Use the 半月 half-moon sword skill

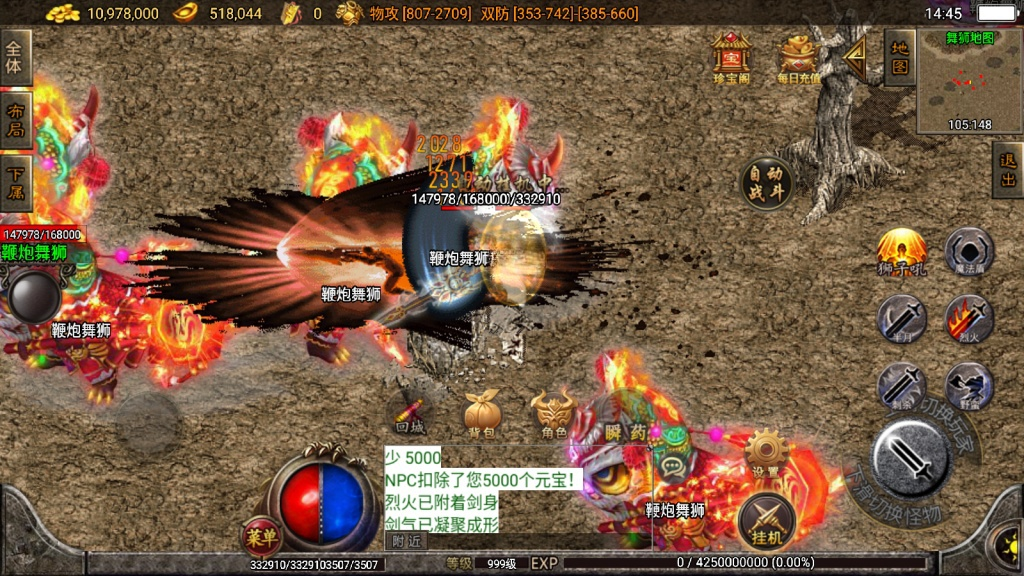tap(901, 320)
